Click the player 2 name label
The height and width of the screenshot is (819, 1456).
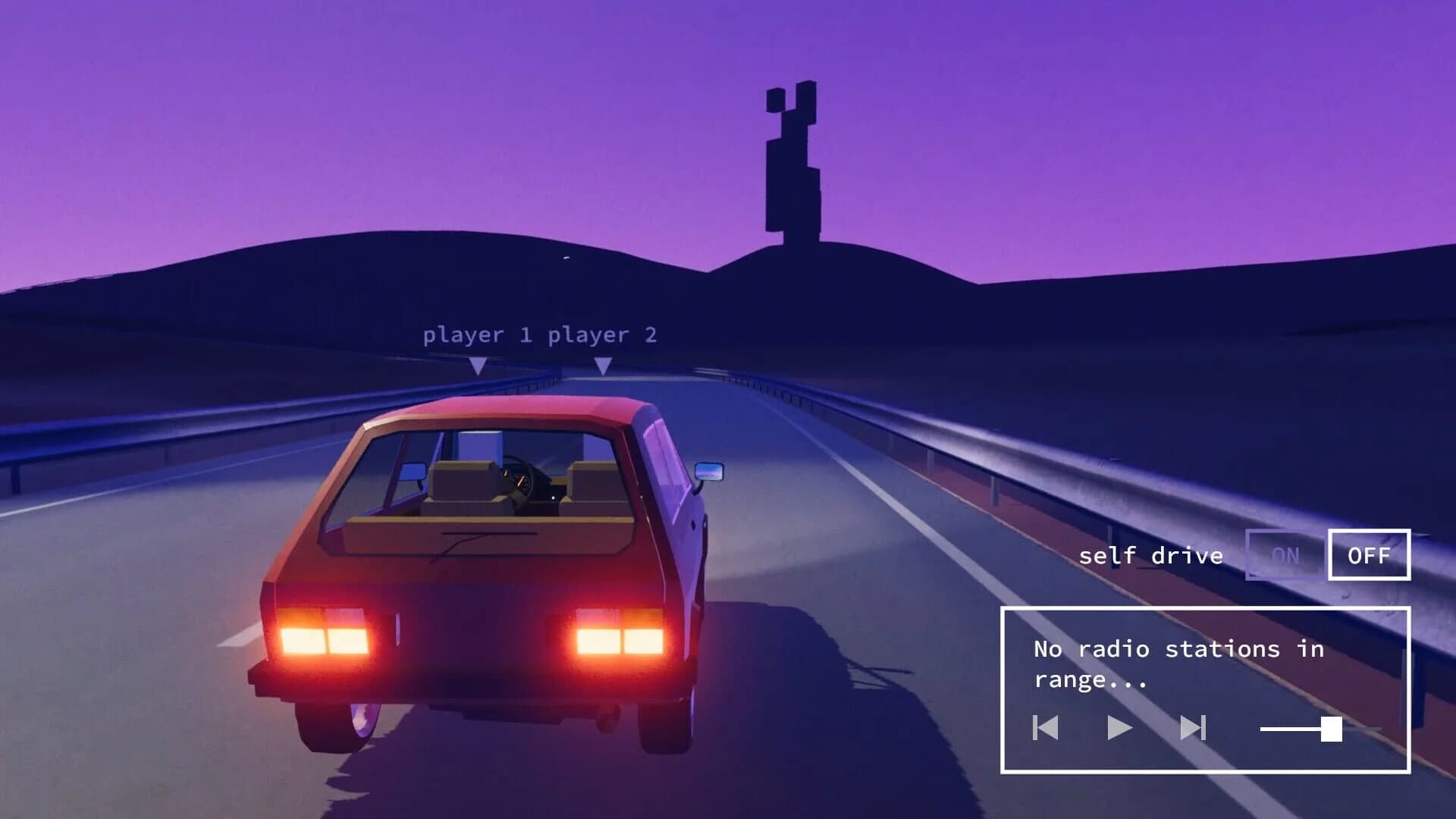604,334
